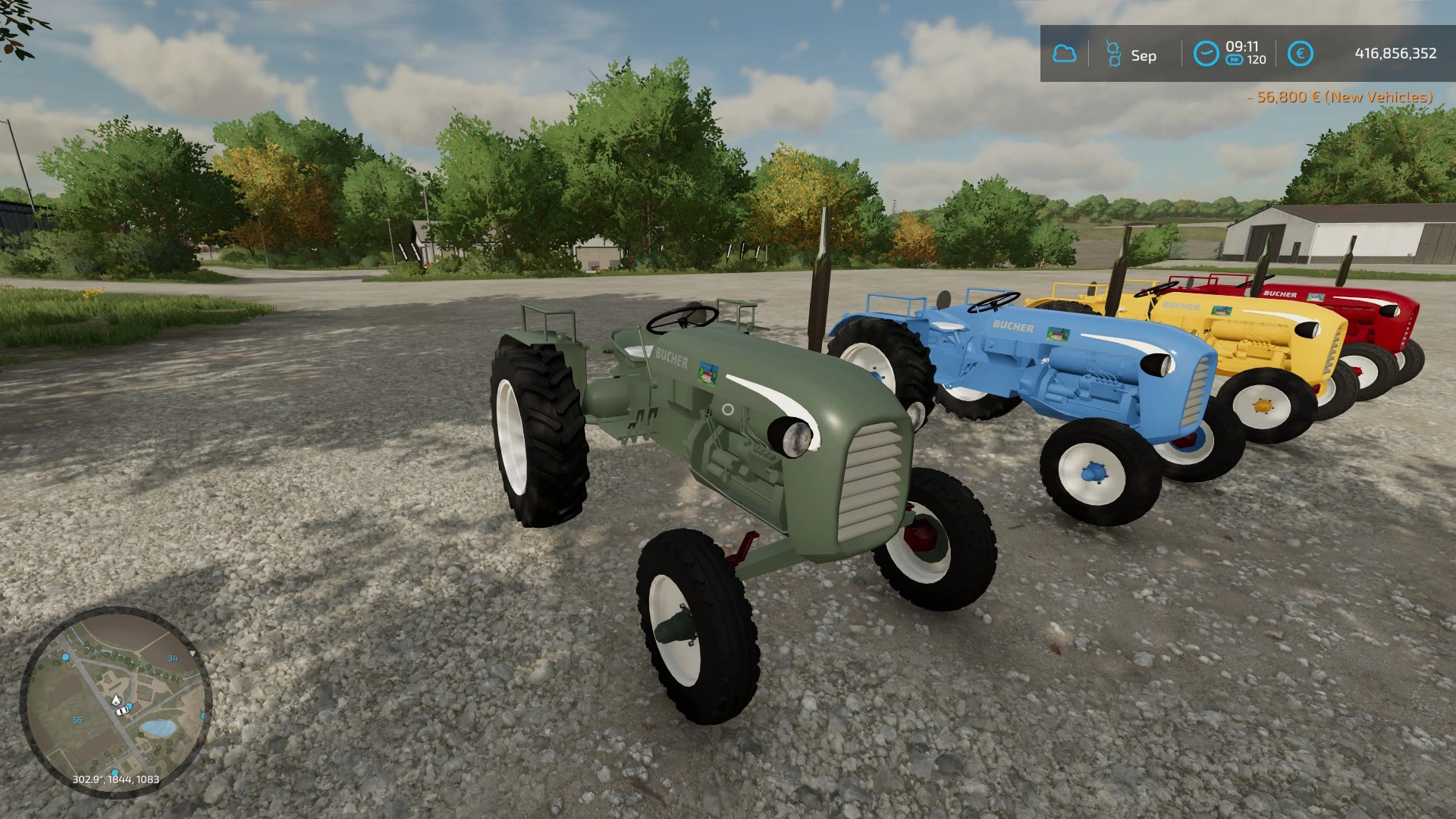Open the weather forecast cloud icon
1456x819 pixels.
click(1065, 55)
